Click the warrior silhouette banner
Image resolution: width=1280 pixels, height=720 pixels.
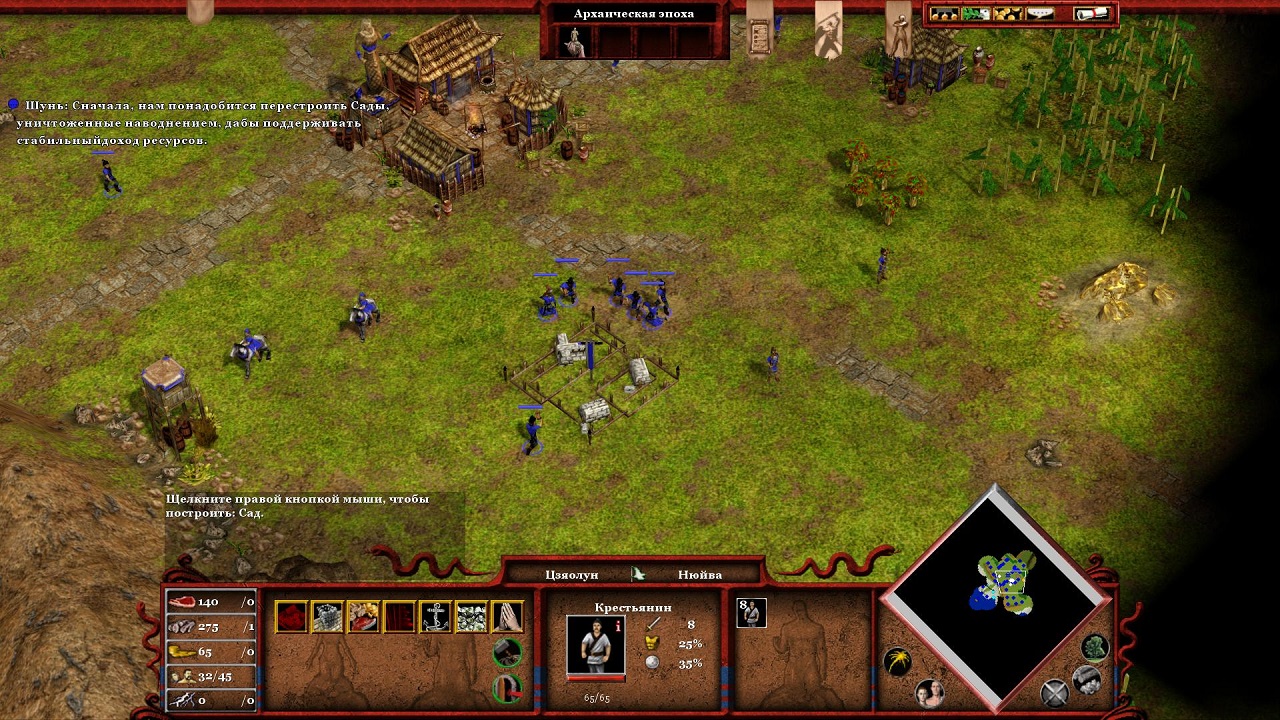click(828, 28)
